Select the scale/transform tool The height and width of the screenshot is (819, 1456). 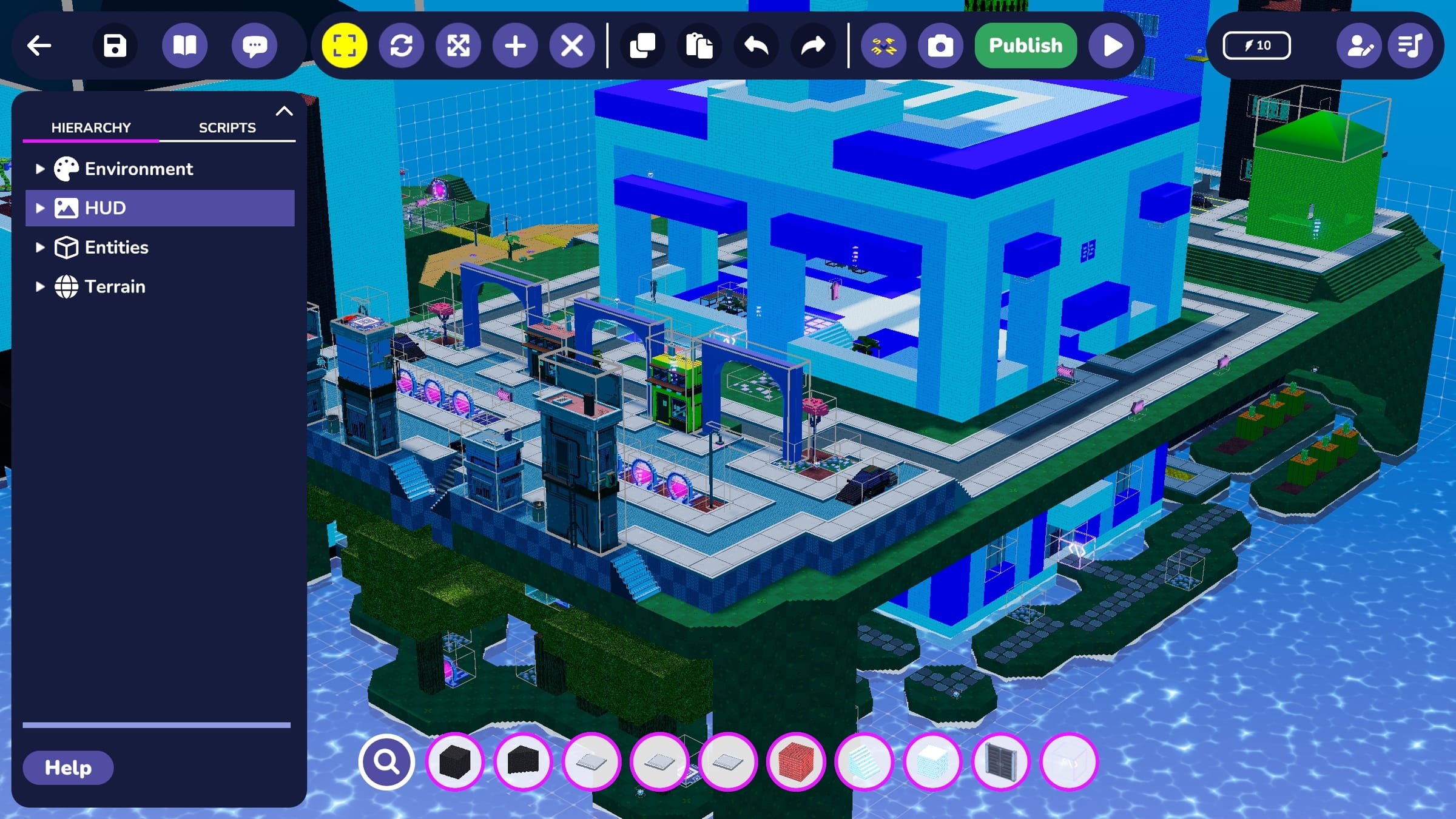(x=459, y=45)
